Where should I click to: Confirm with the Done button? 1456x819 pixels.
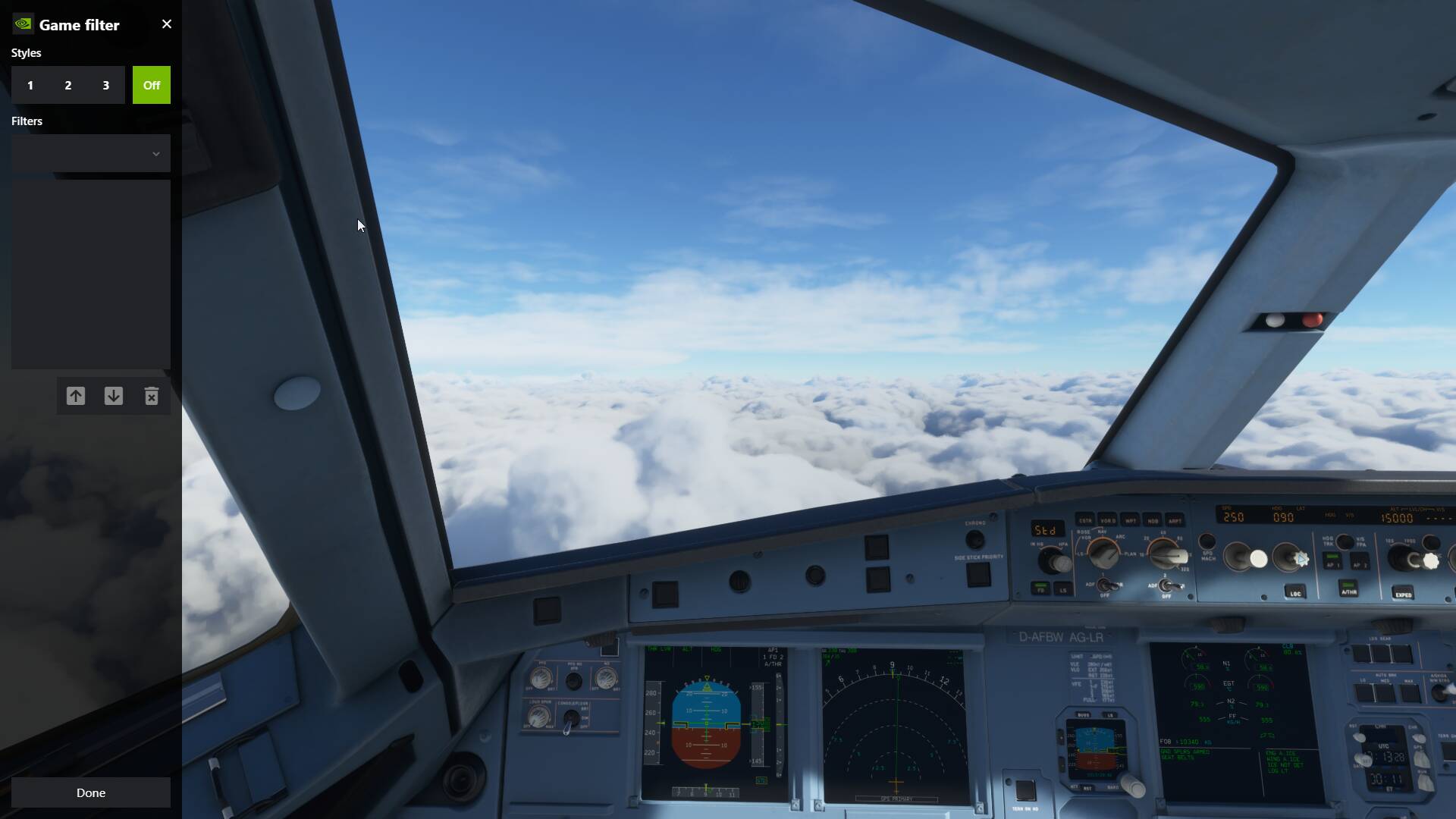91,792
